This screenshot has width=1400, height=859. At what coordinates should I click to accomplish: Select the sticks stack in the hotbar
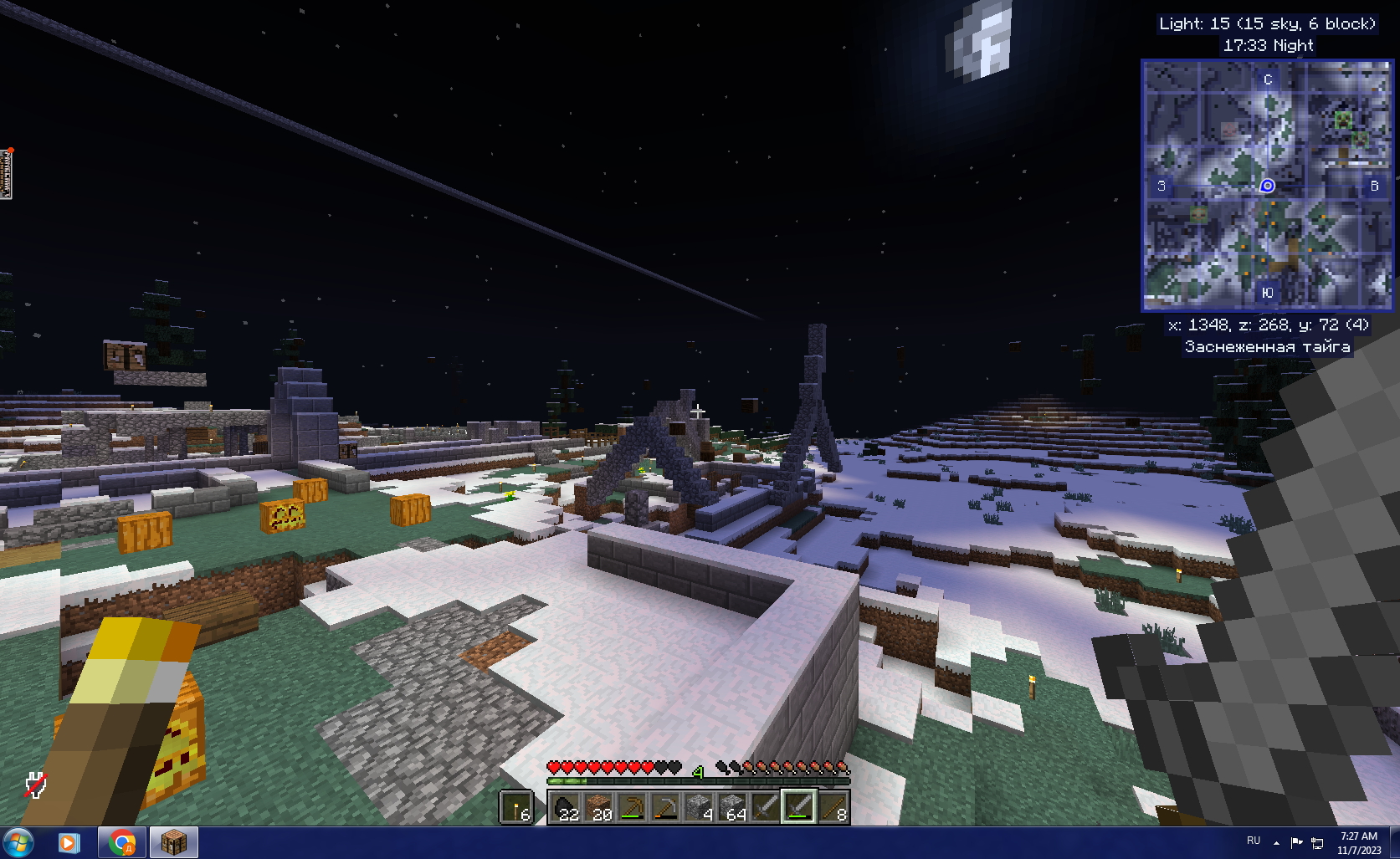click(833, 808)
